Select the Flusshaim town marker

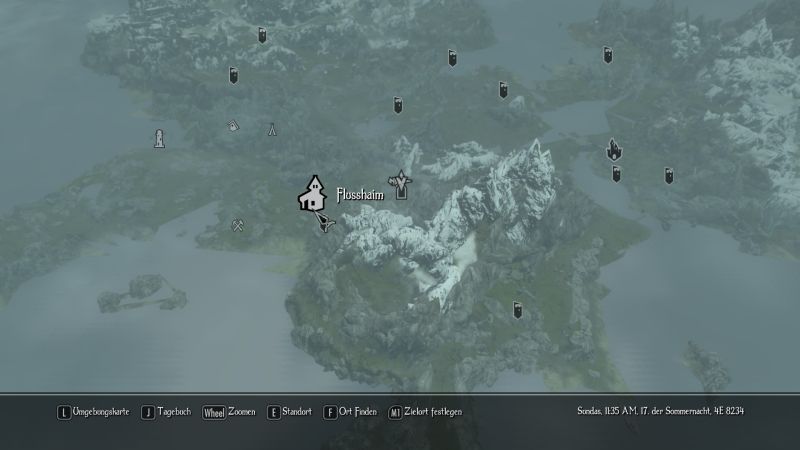pyautogui.click(x=314, y=193)
